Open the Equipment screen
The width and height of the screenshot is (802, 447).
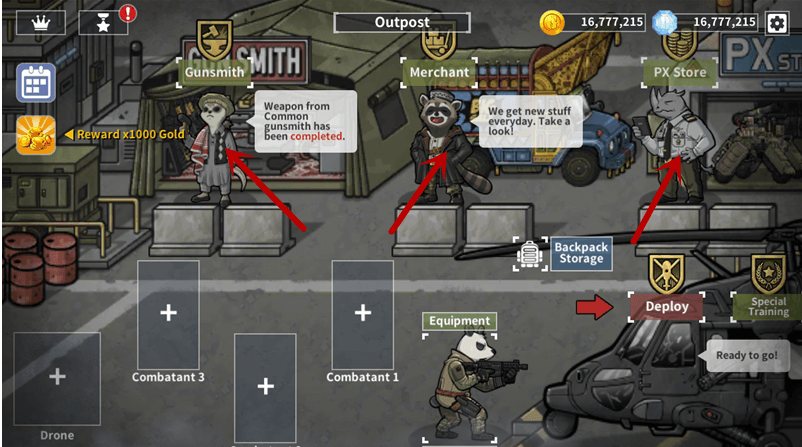[x=460, y=321]
